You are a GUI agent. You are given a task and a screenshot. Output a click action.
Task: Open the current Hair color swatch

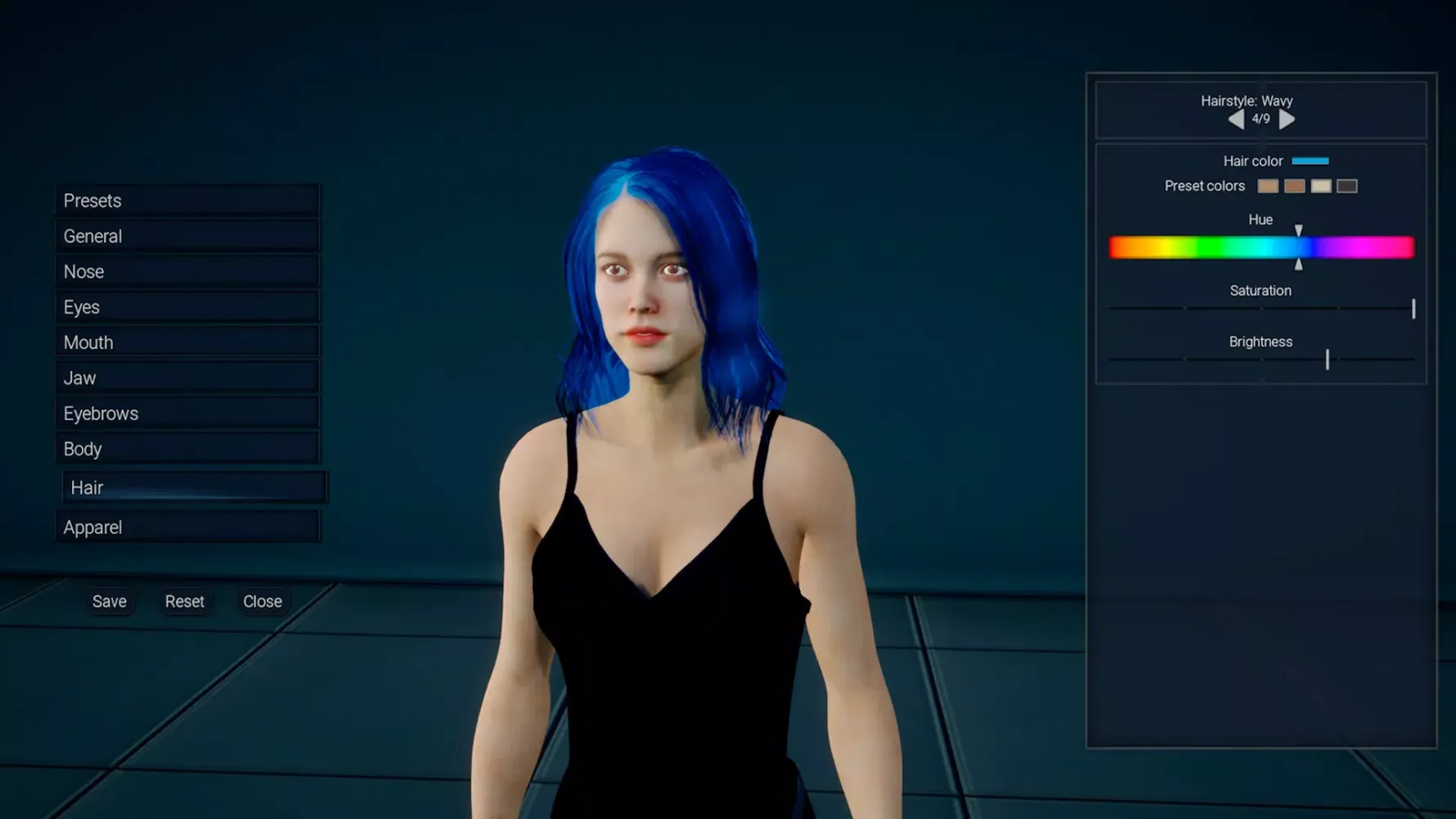pyautogui.click(x=1310, y=161)
